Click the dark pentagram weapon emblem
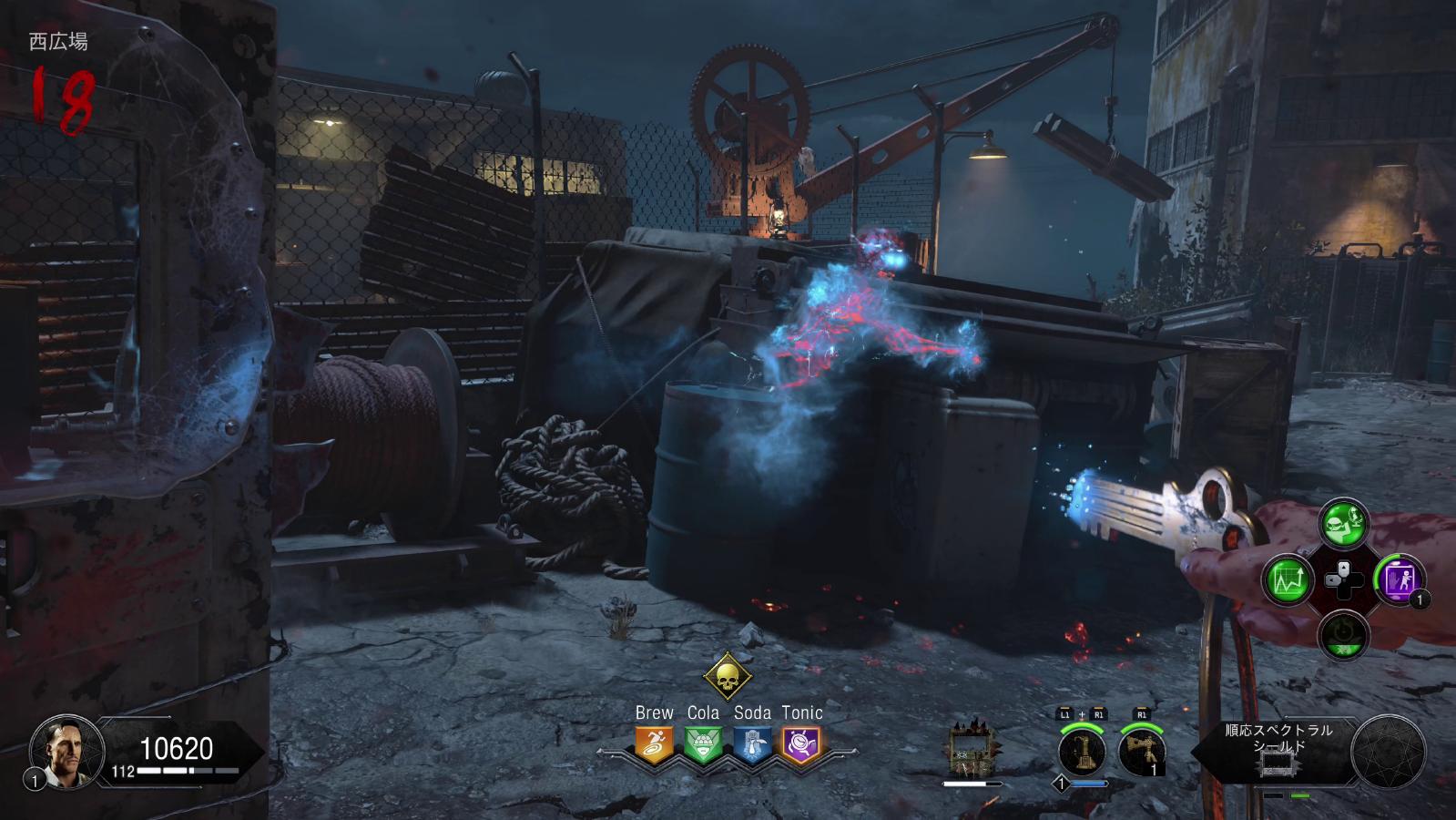Viewport: 1456px width, 820px height. coord(1389,752)
